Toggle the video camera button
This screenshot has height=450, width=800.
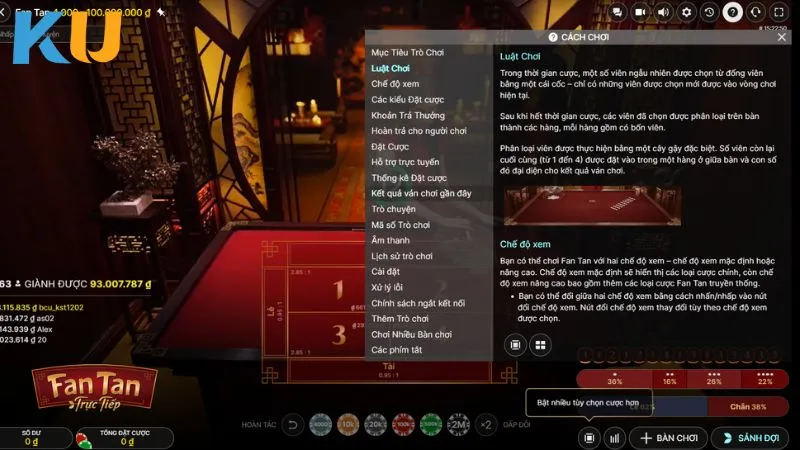641,12
